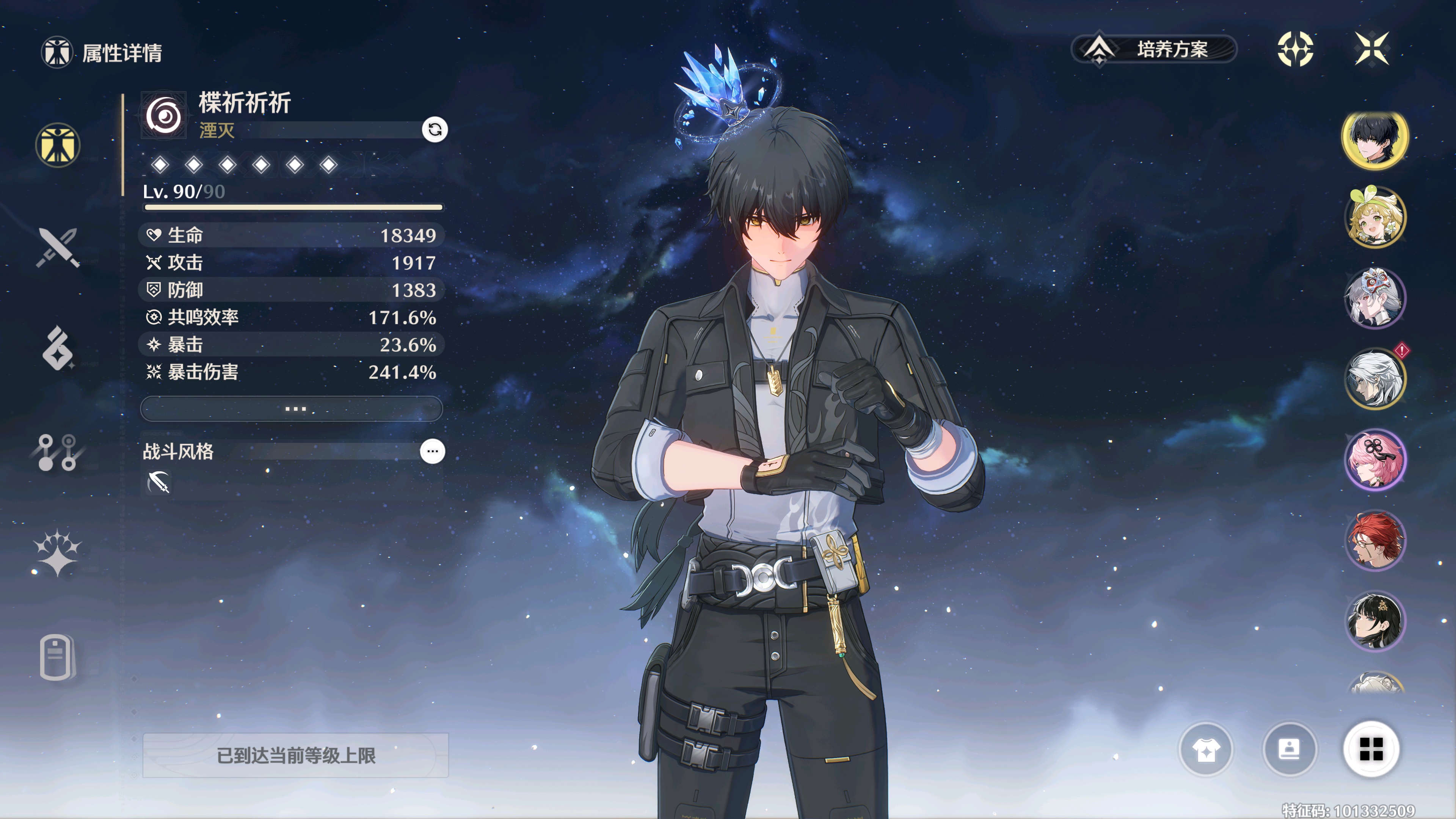This screenshot has height=819, width=1456.
Task: Expand the full stats list with ellipsis bar
Action: [292, 409]
